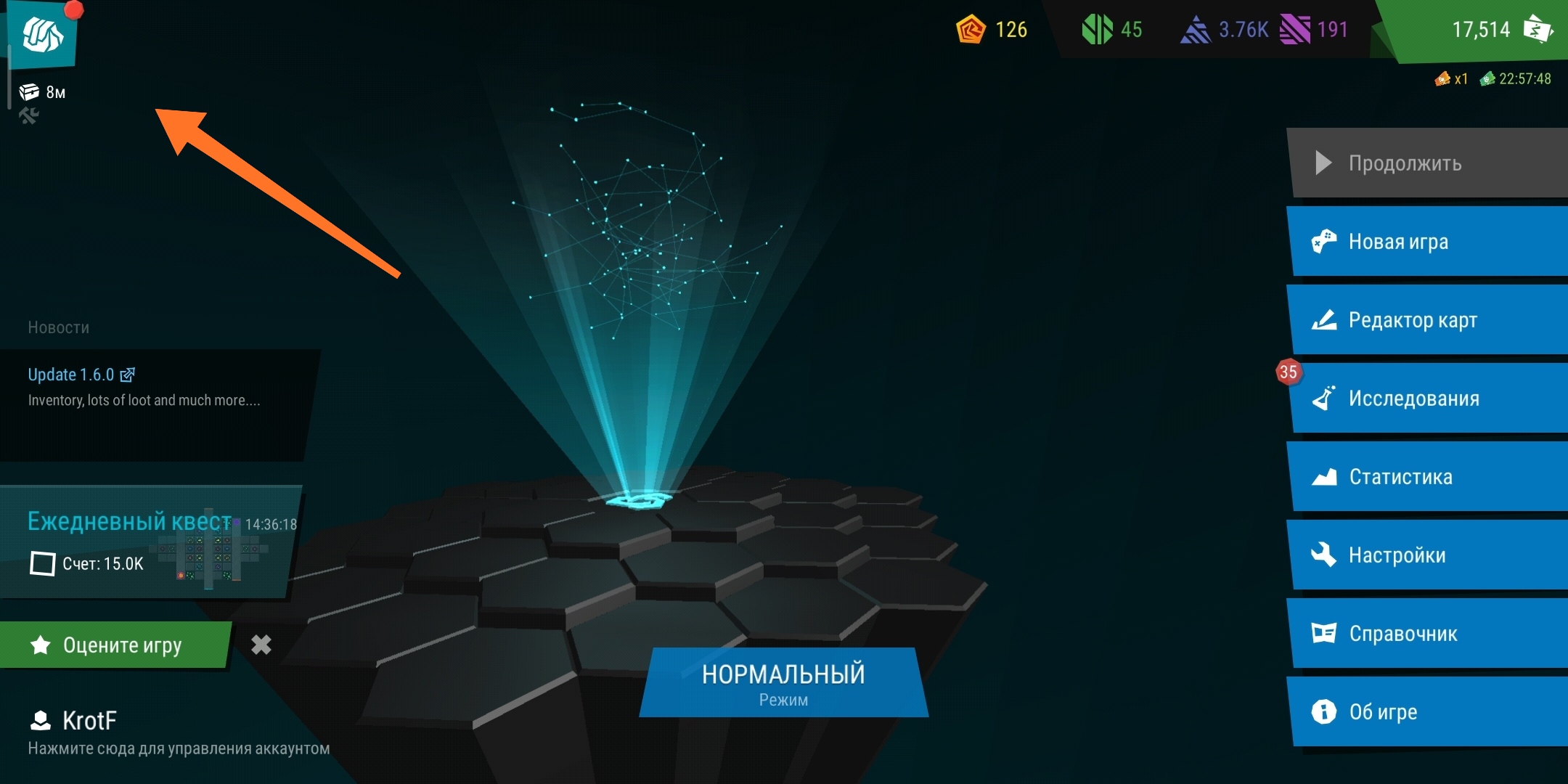Click the crossed tools icon under the chest

(x=29, y=115)
